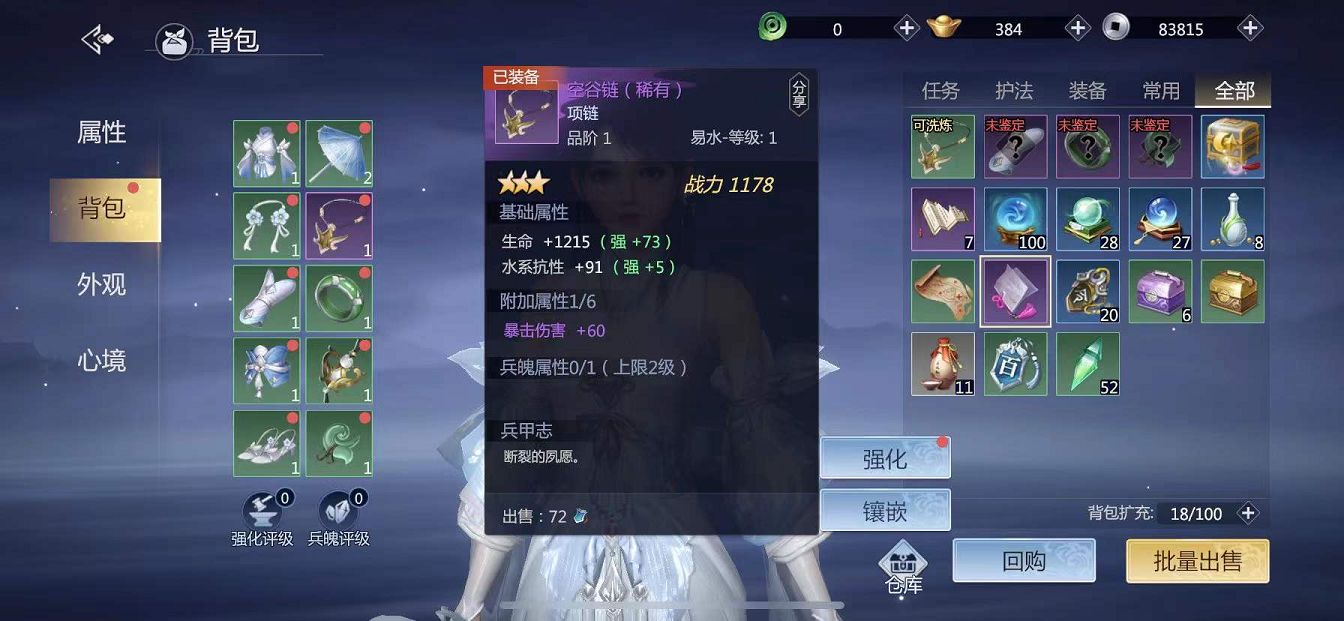Screen dimensions: 1344x621
Task: Switch to the 外观 appearance section
Action: 102,285
